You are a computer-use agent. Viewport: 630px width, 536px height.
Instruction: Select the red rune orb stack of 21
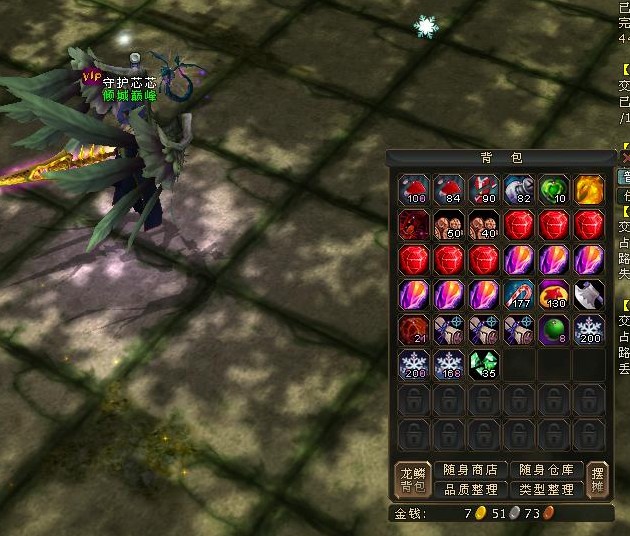click(x=413, y=330)
